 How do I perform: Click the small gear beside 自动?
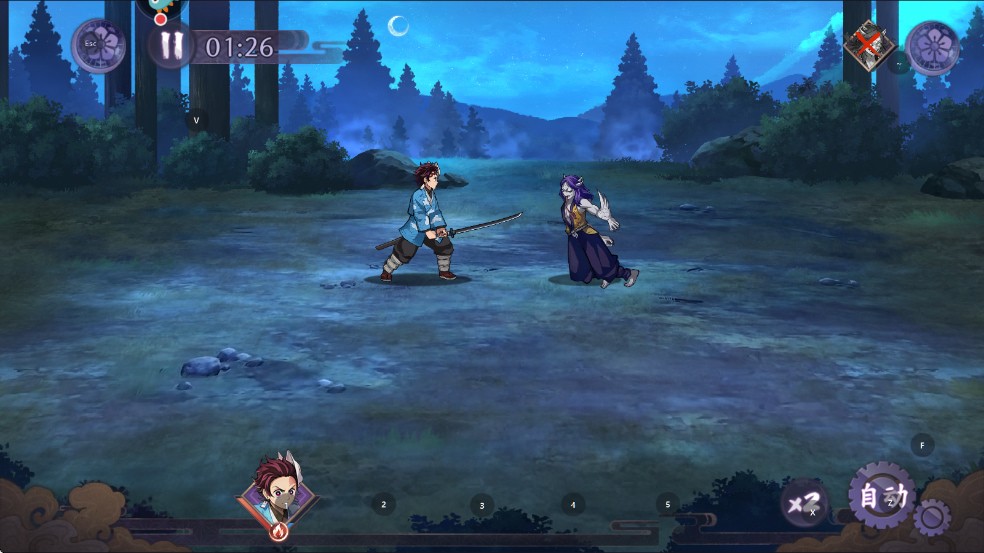(932, 518)
